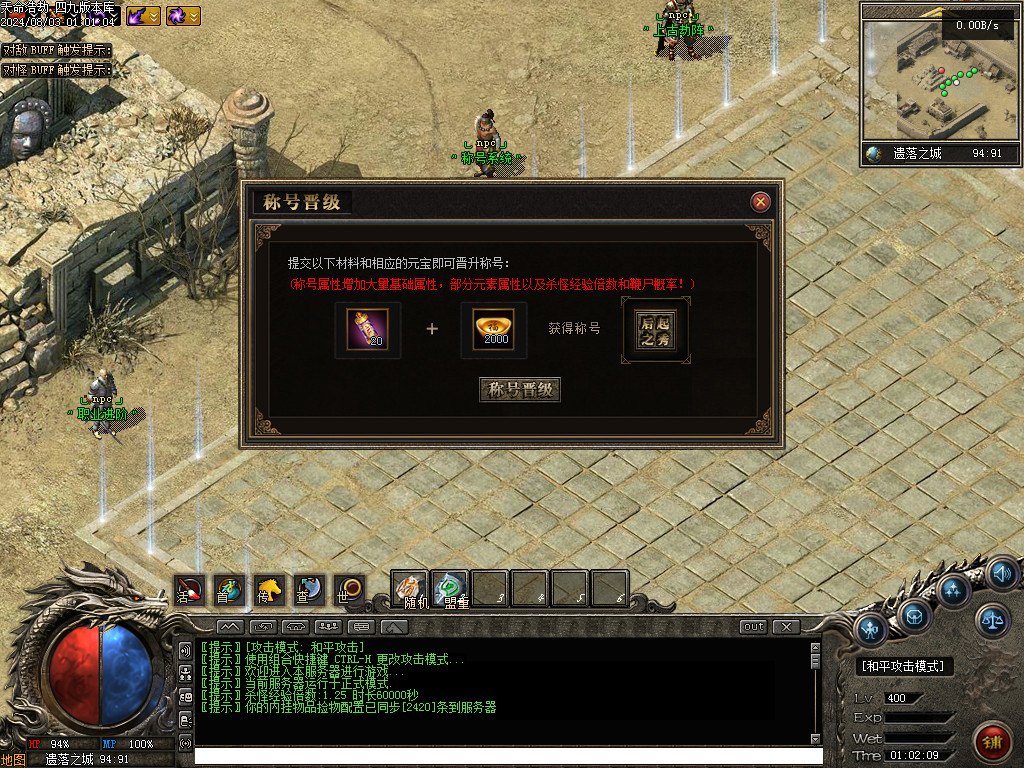
Task: Toggle the sound speaker button
Action: point(1002,574)
